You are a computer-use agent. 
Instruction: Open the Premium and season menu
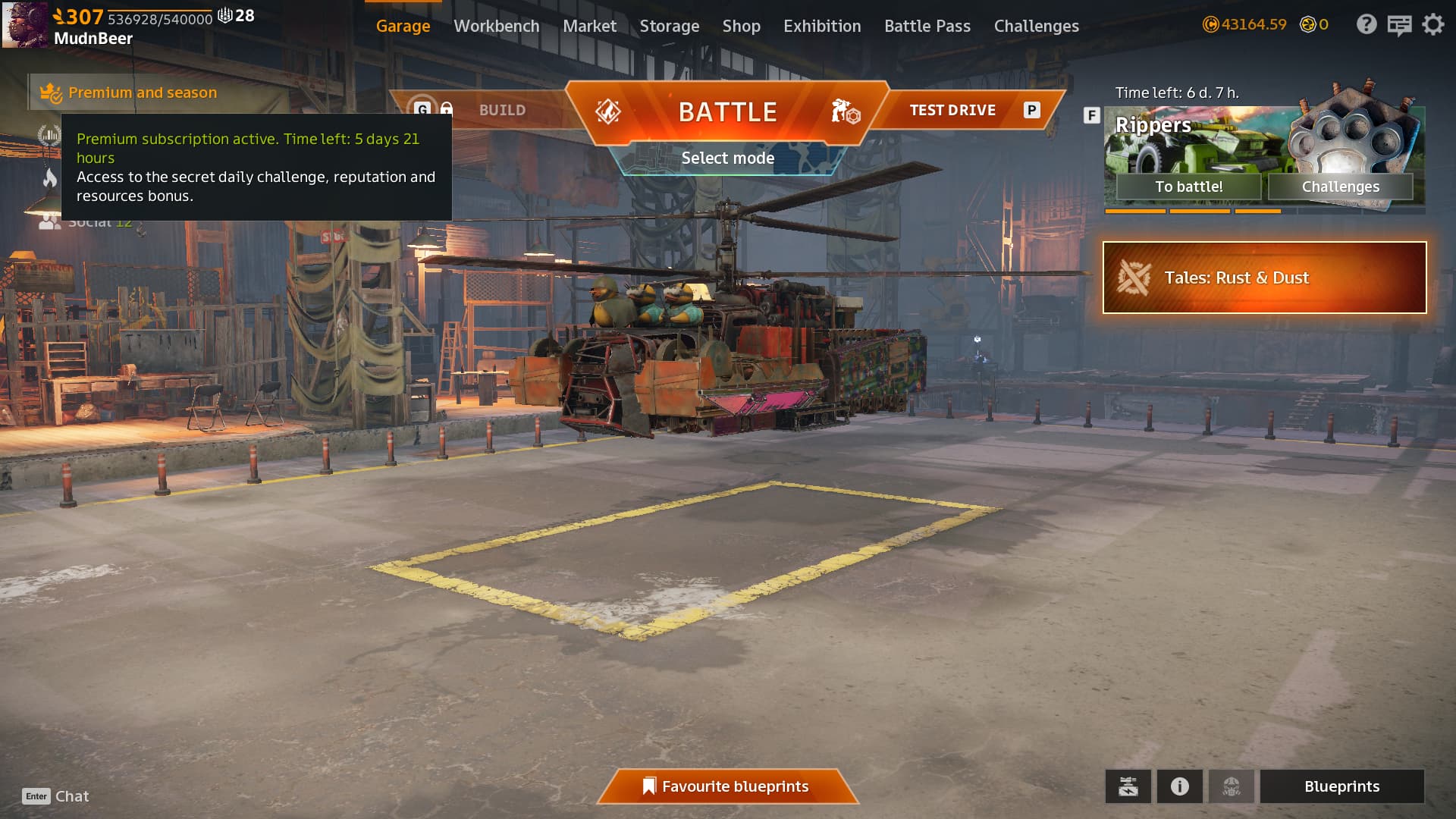[142, 93]
